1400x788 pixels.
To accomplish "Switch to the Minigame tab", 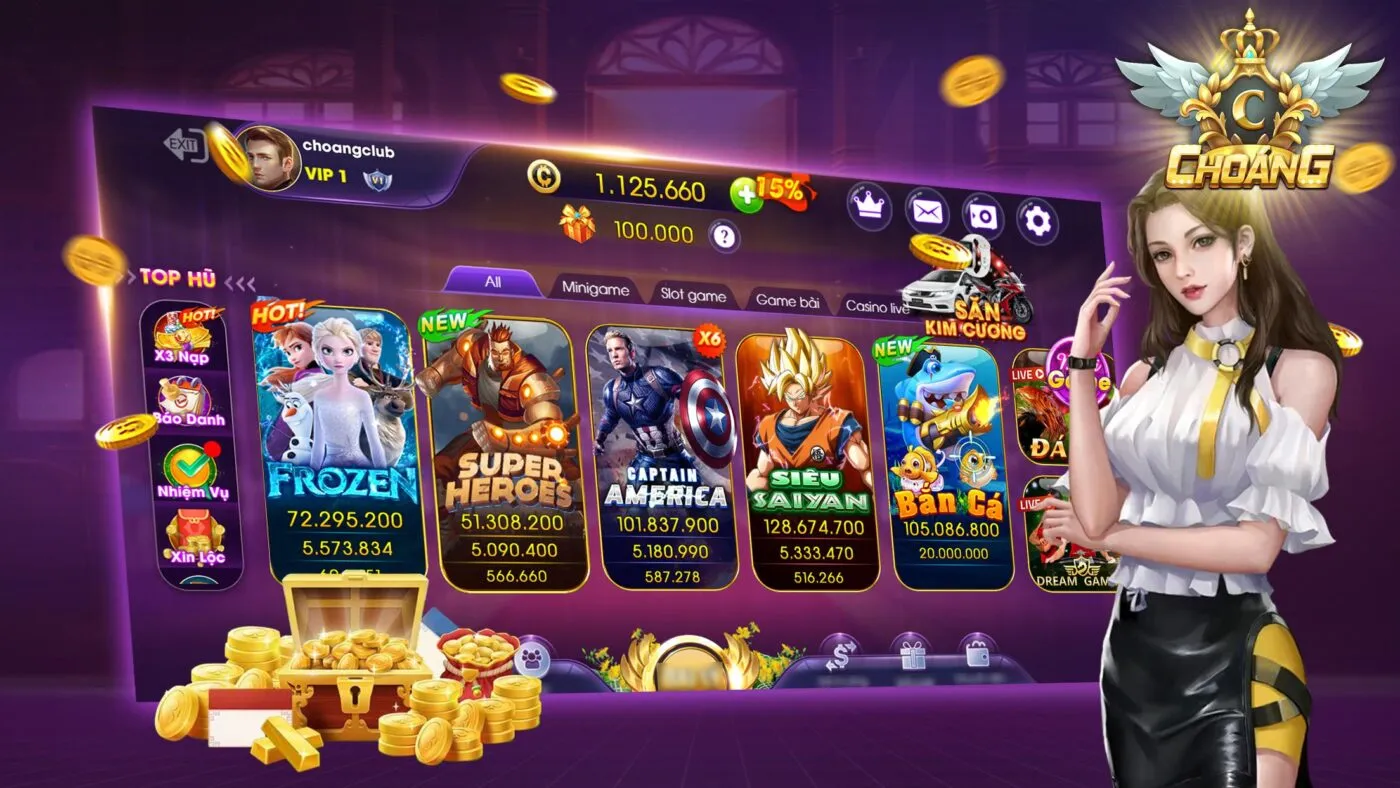I will click(596, 290).
